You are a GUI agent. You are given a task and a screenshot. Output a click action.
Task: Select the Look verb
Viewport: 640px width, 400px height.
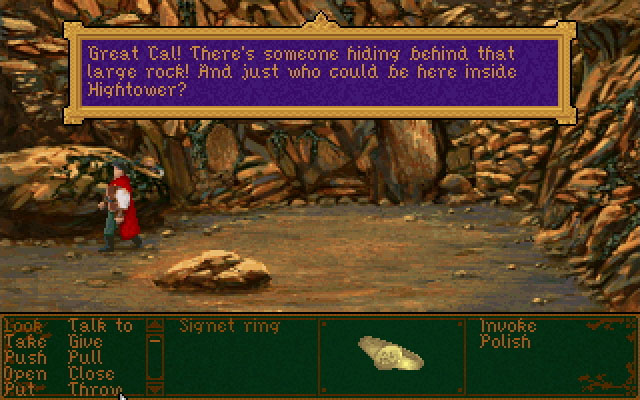[x=23, y=326]
